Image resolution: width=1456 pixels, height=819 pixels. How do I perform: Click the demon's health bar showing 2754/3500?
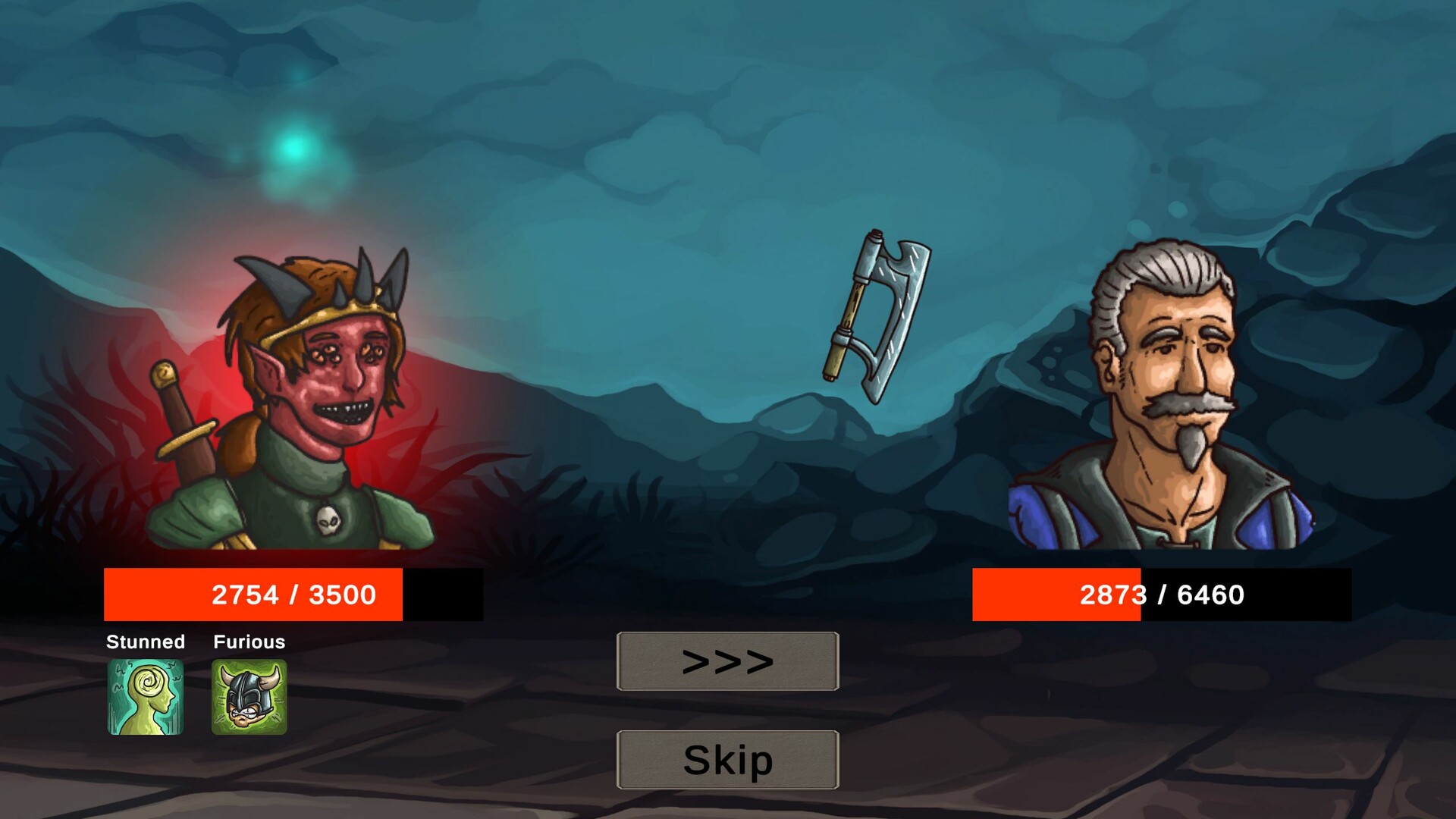pyautogui.click(x=254, y=595)
